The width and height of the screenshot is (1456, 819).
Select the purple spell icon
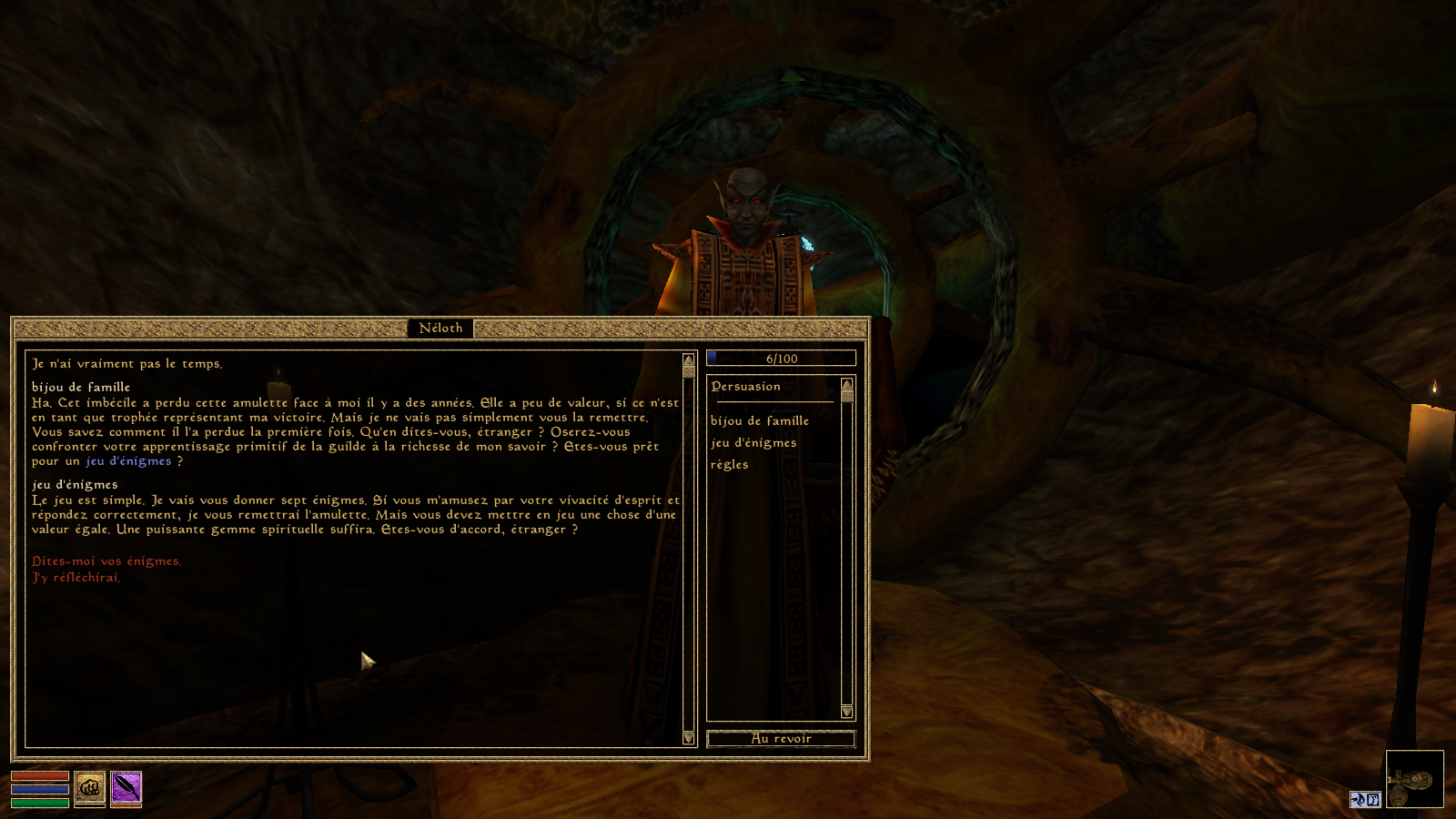(x=126, y=788)
